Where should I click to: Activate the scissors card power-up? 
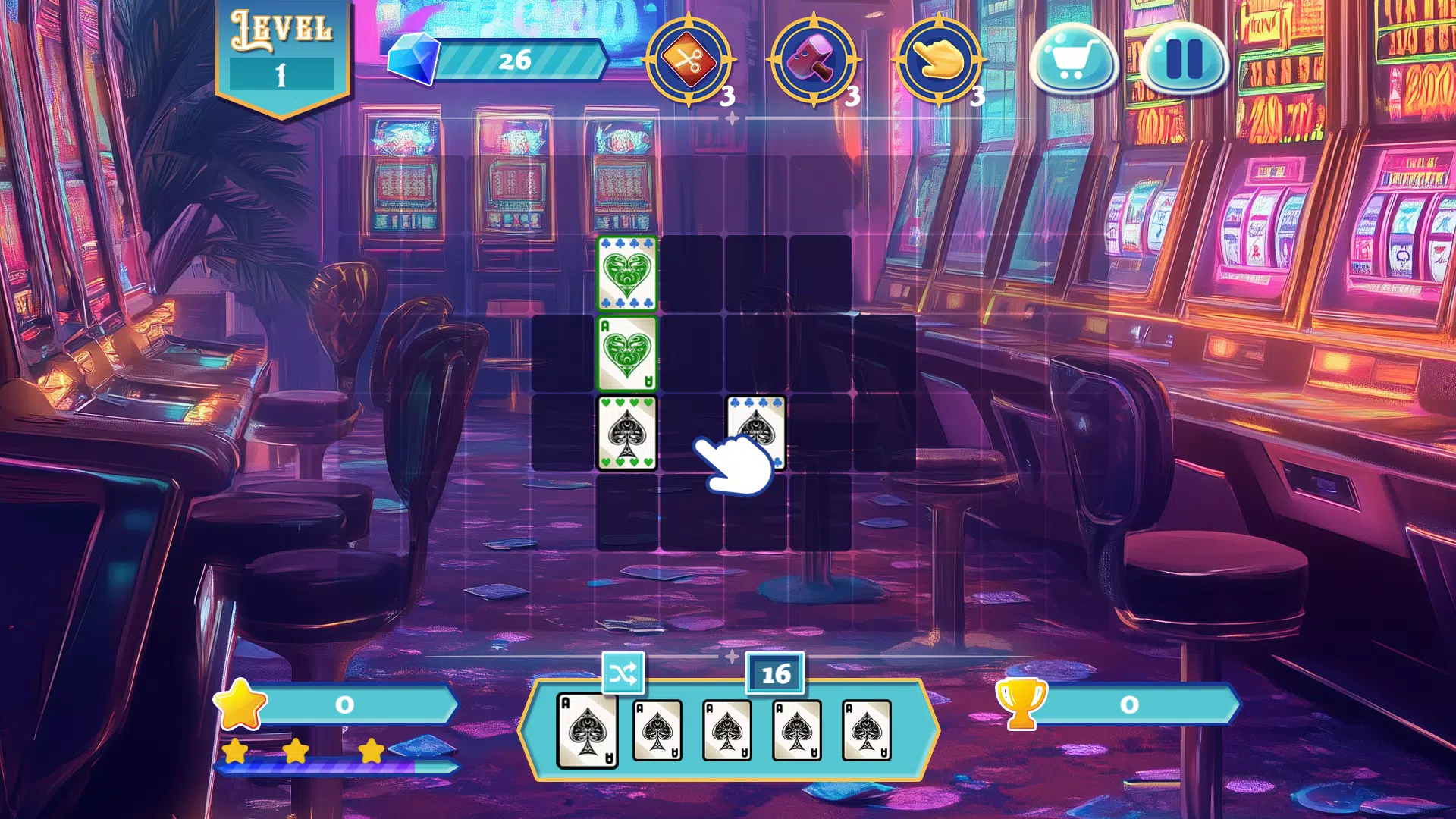click(x=689, y=61)
